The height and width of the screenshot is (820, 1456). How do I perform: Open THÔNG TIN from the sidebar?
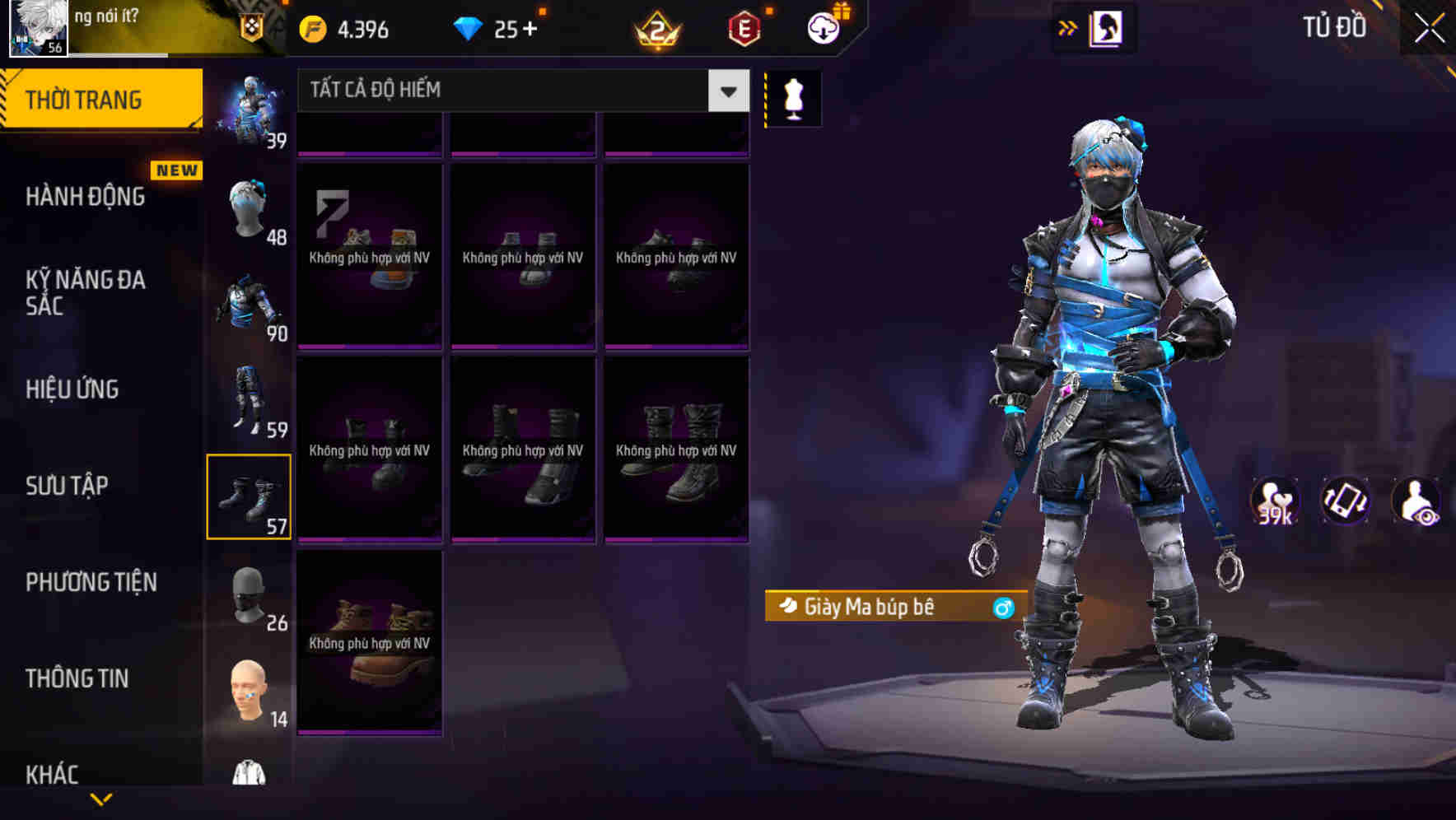(x=77, y=678)
